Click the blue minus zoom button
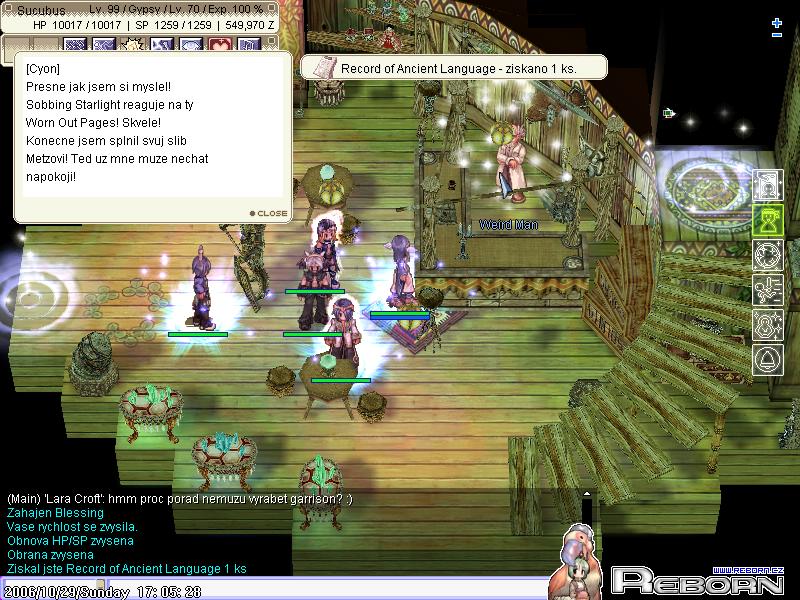This screenshot has width=800, height=600. (x=777, y=35)
